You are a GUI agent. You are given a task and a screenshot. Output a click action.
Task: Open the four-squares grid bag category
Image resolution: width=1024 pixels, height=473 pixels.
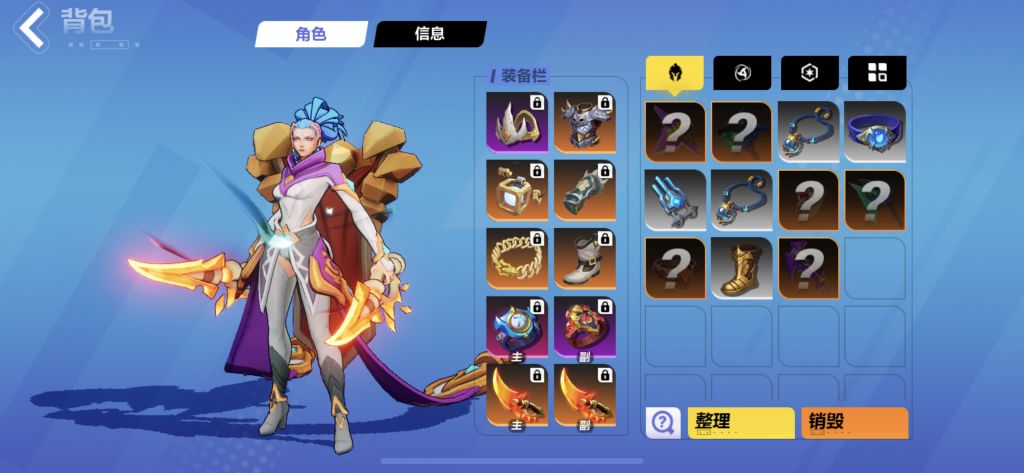[877, 72]
